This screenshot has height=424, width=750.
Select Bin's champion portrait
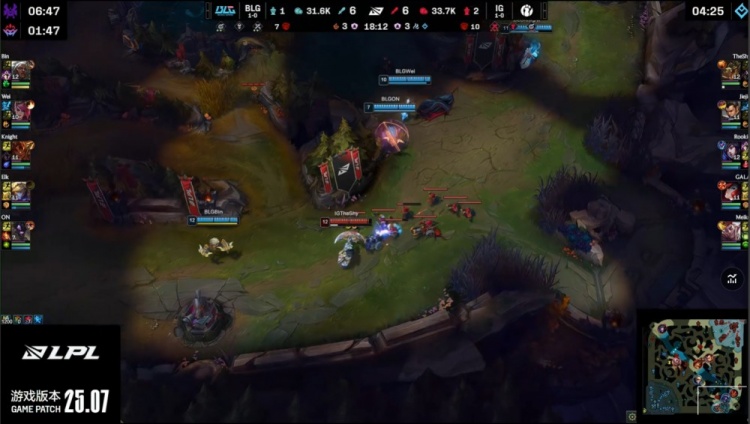pyautogui.click(x=21, y=72)
